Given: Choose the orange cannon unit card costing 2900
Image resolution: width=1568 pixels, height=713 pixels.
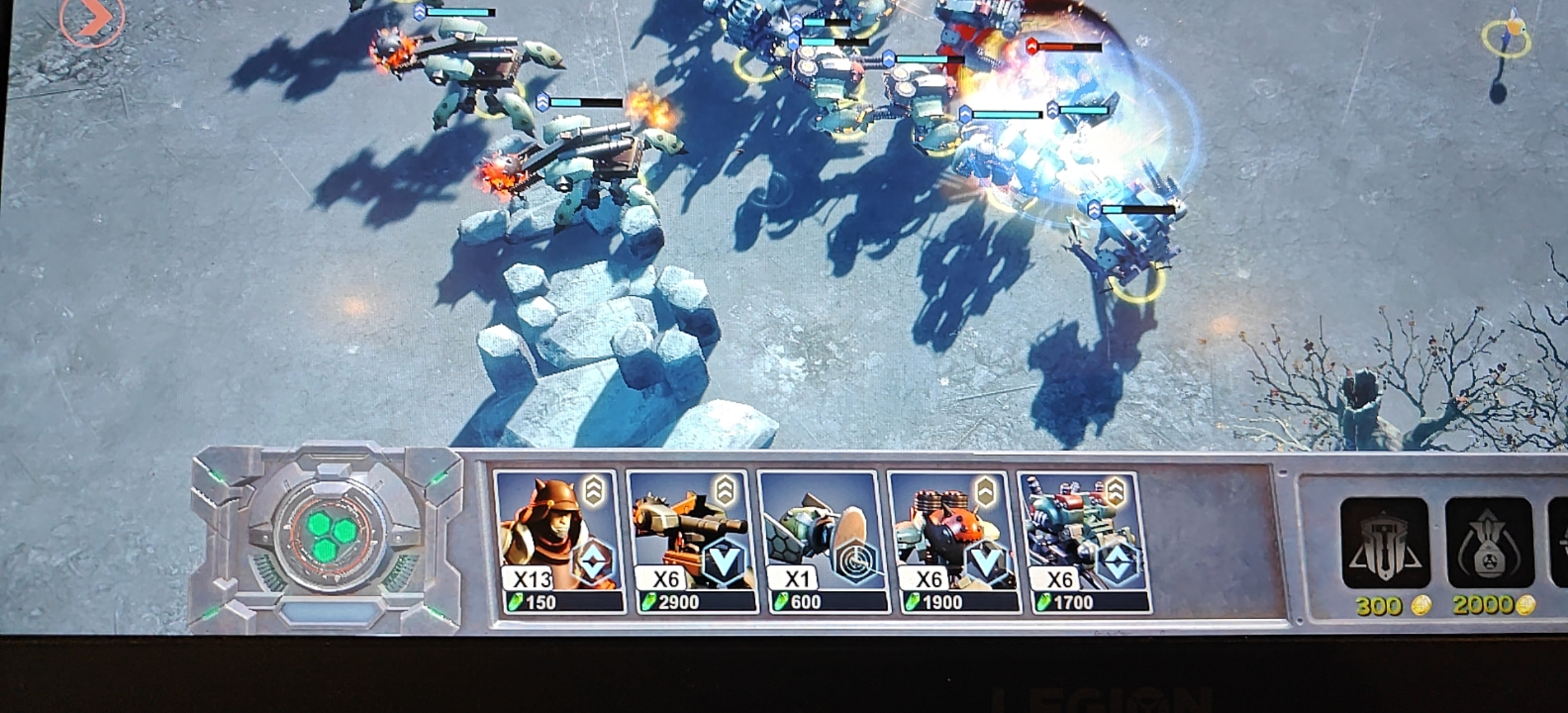Looking at the screenshot, I should (x=691, y=541).
